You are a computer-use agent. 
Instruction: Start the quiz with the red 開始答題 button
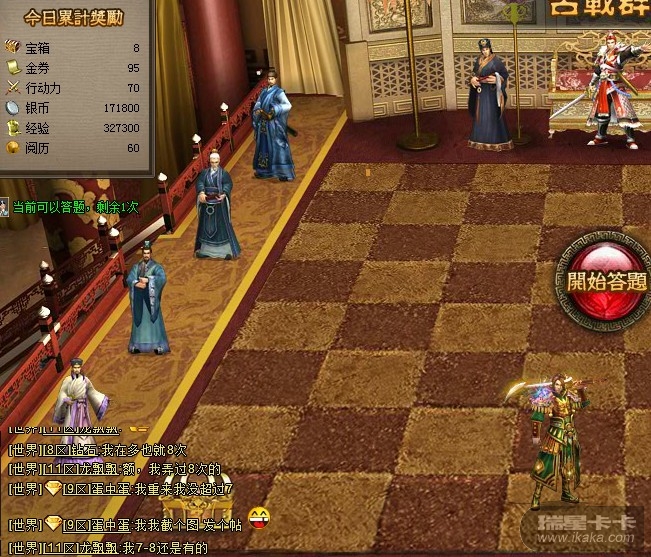pos(607,281)
